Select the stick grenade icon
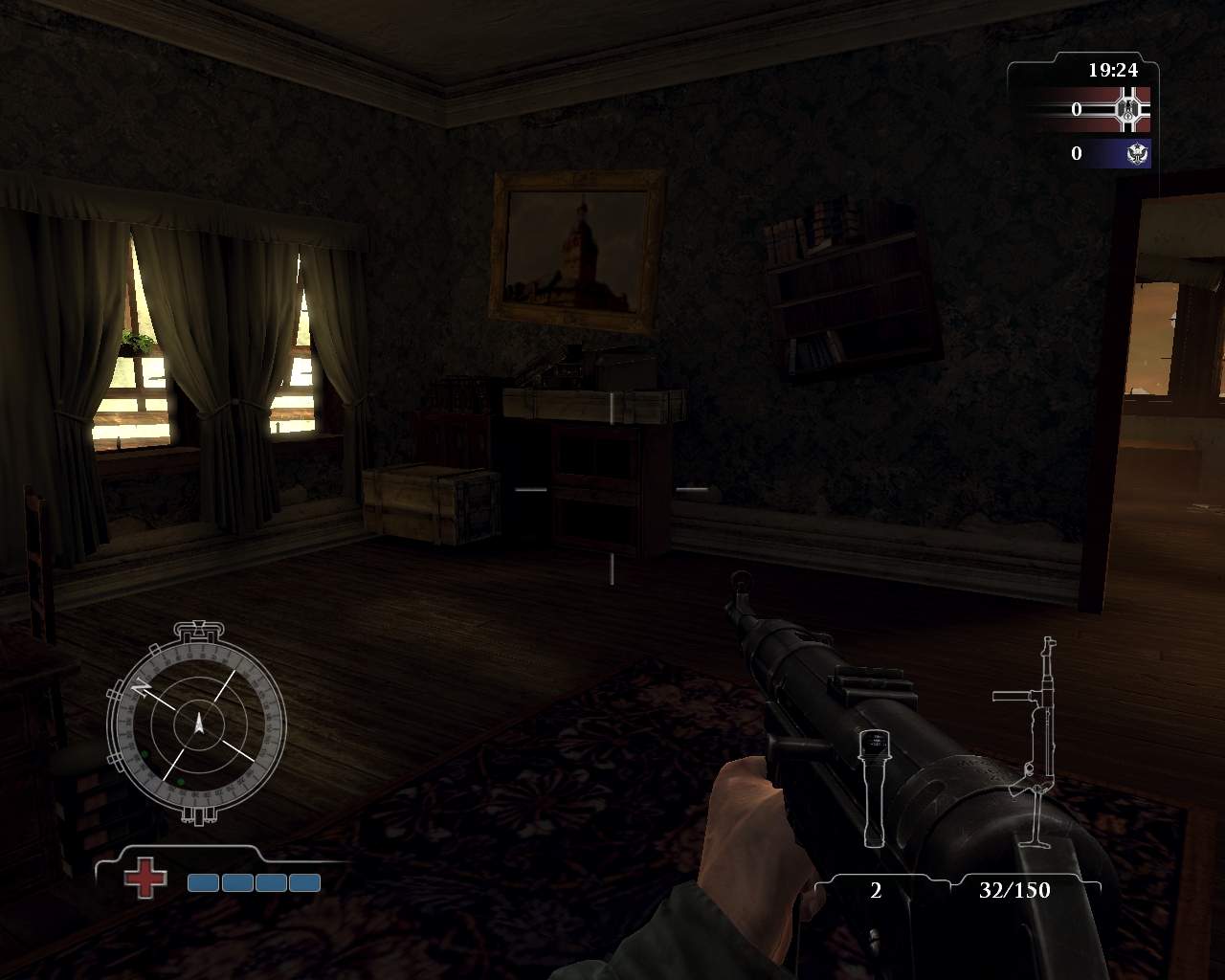This screenshot has height=980, width=1225. pos(873,787)
